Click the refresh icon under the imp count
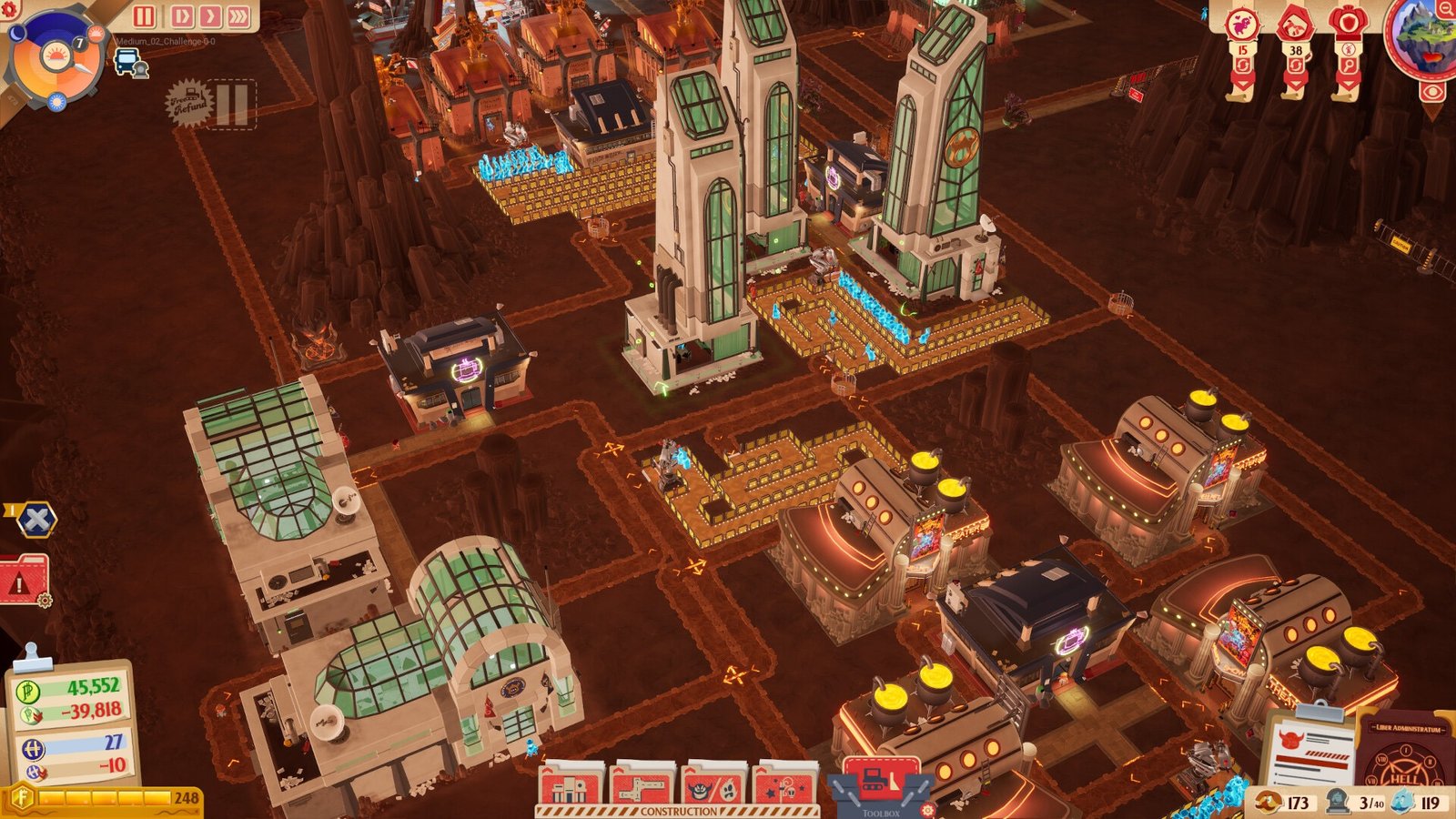1456x819 pixels. click(1243, 65)
